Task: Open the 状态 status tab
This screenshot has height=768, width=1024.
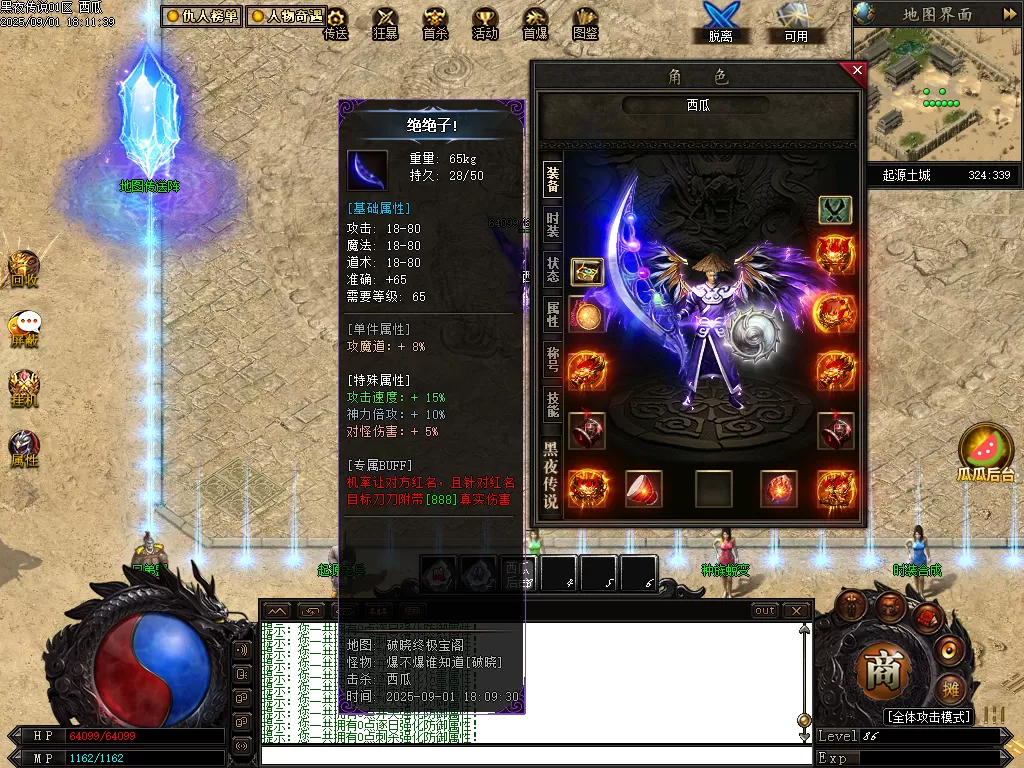Action: click(x=552, y=269)
